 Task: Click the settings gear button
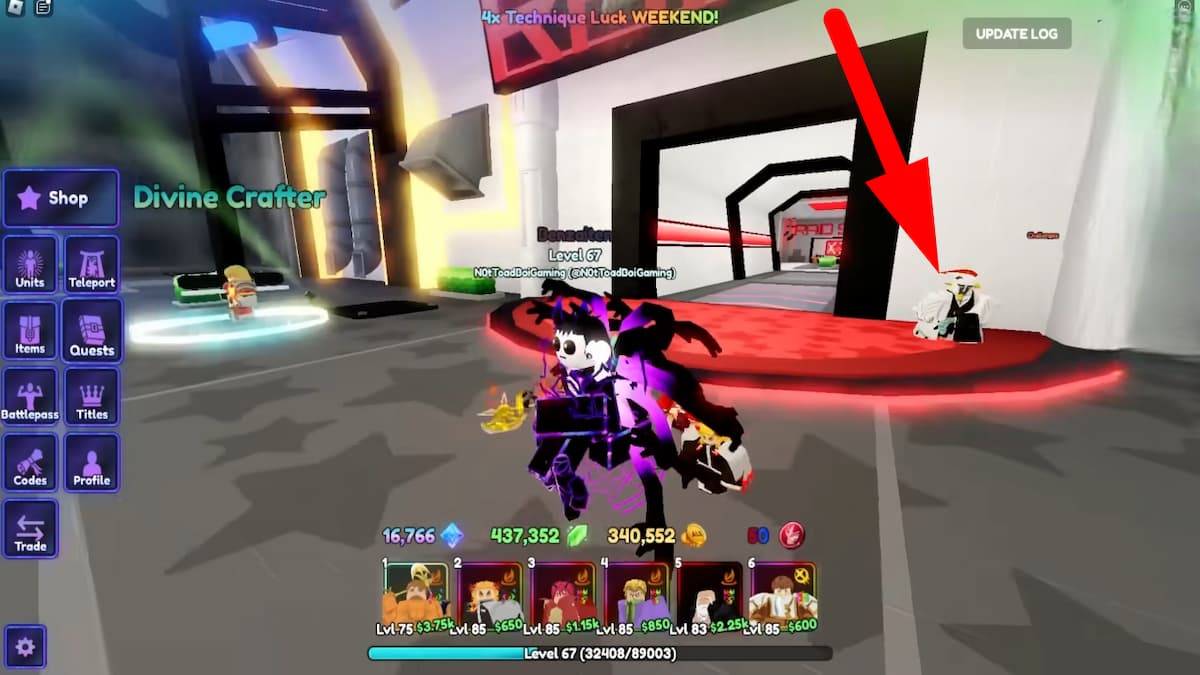(x=25, y=647)
